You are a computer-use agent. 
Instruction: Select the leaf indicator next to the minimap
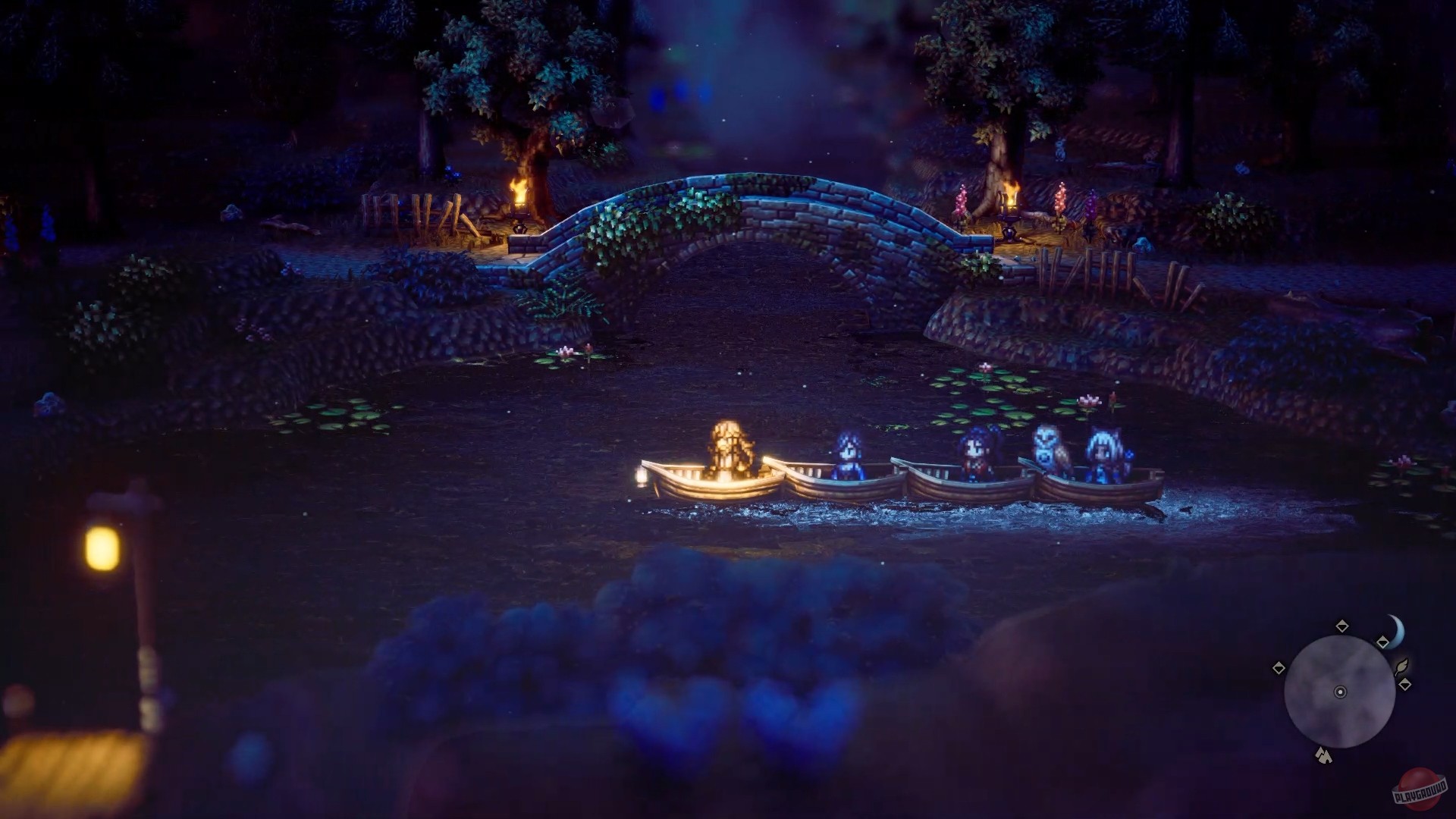[1402, 666]
